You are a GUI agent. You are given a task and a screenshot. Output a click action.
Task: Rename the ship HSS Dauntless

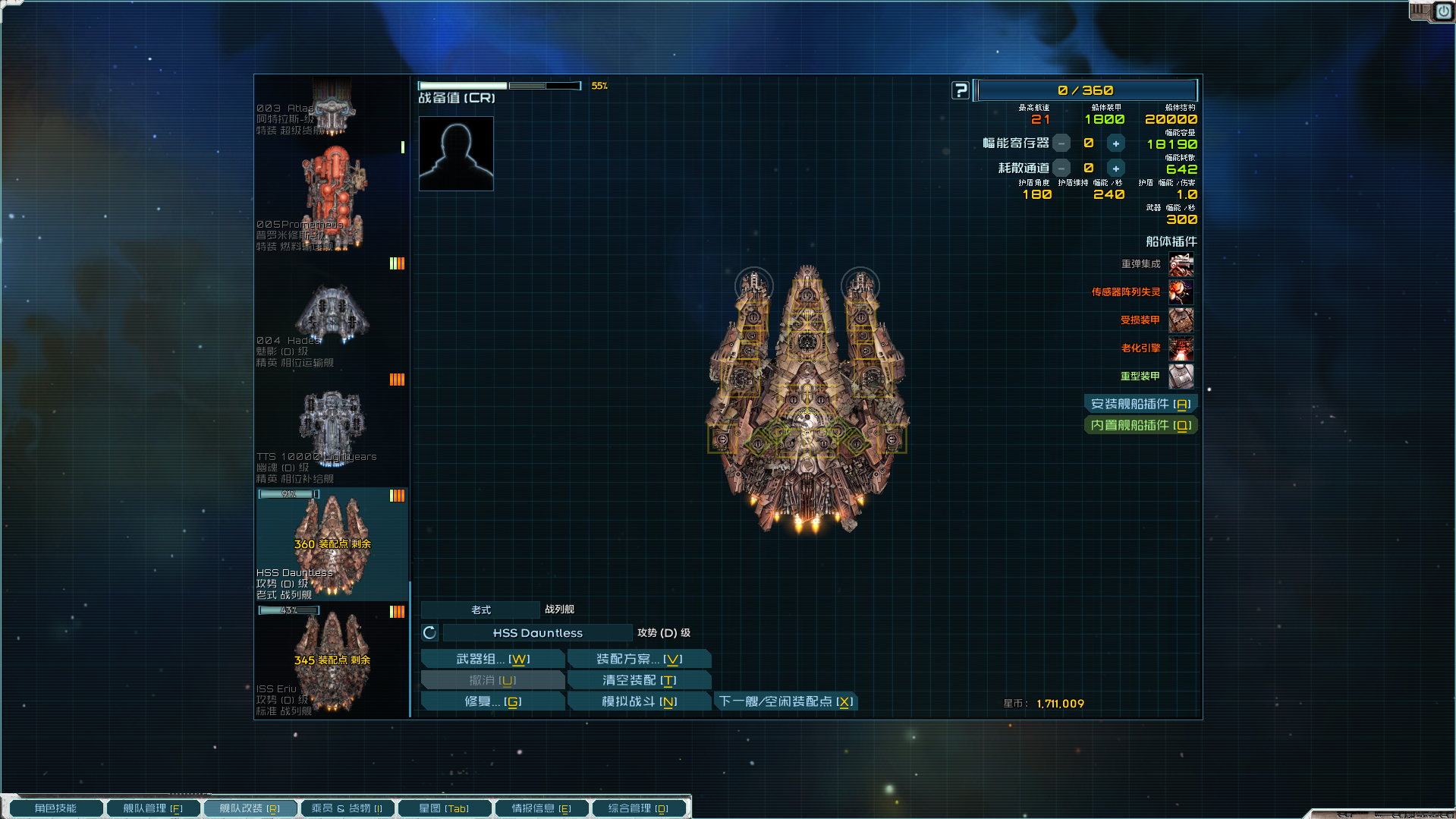pos(537,633)
